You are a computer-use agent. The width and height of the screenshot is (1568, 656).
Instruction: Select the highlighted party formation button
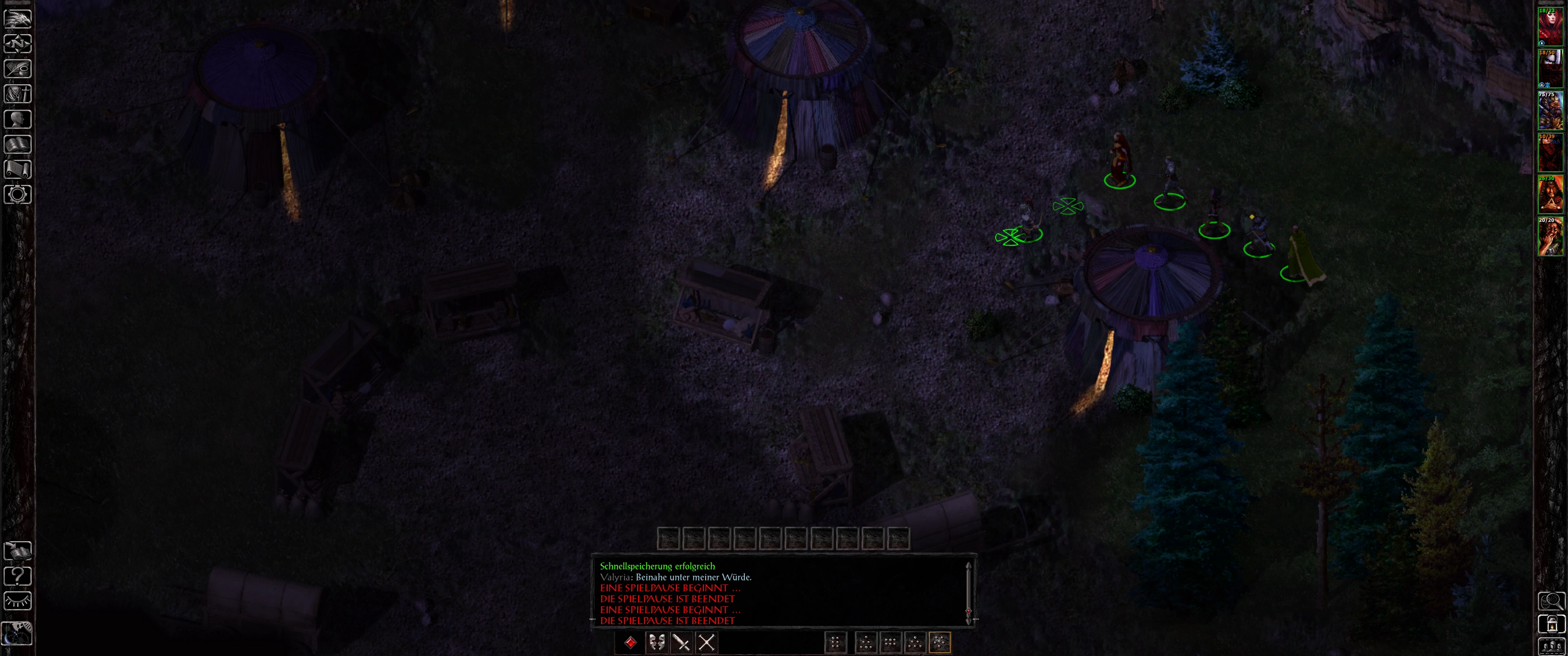939,643
